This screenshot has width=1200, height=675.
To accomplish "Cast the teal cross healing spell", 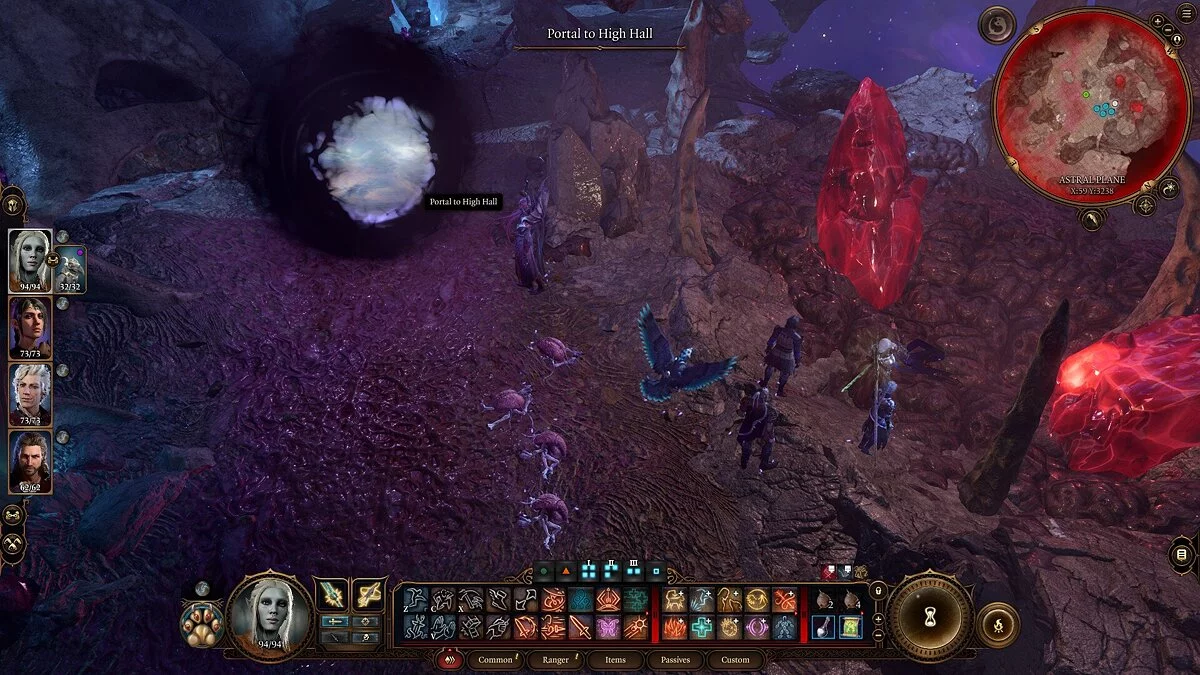I will [703, 627].
